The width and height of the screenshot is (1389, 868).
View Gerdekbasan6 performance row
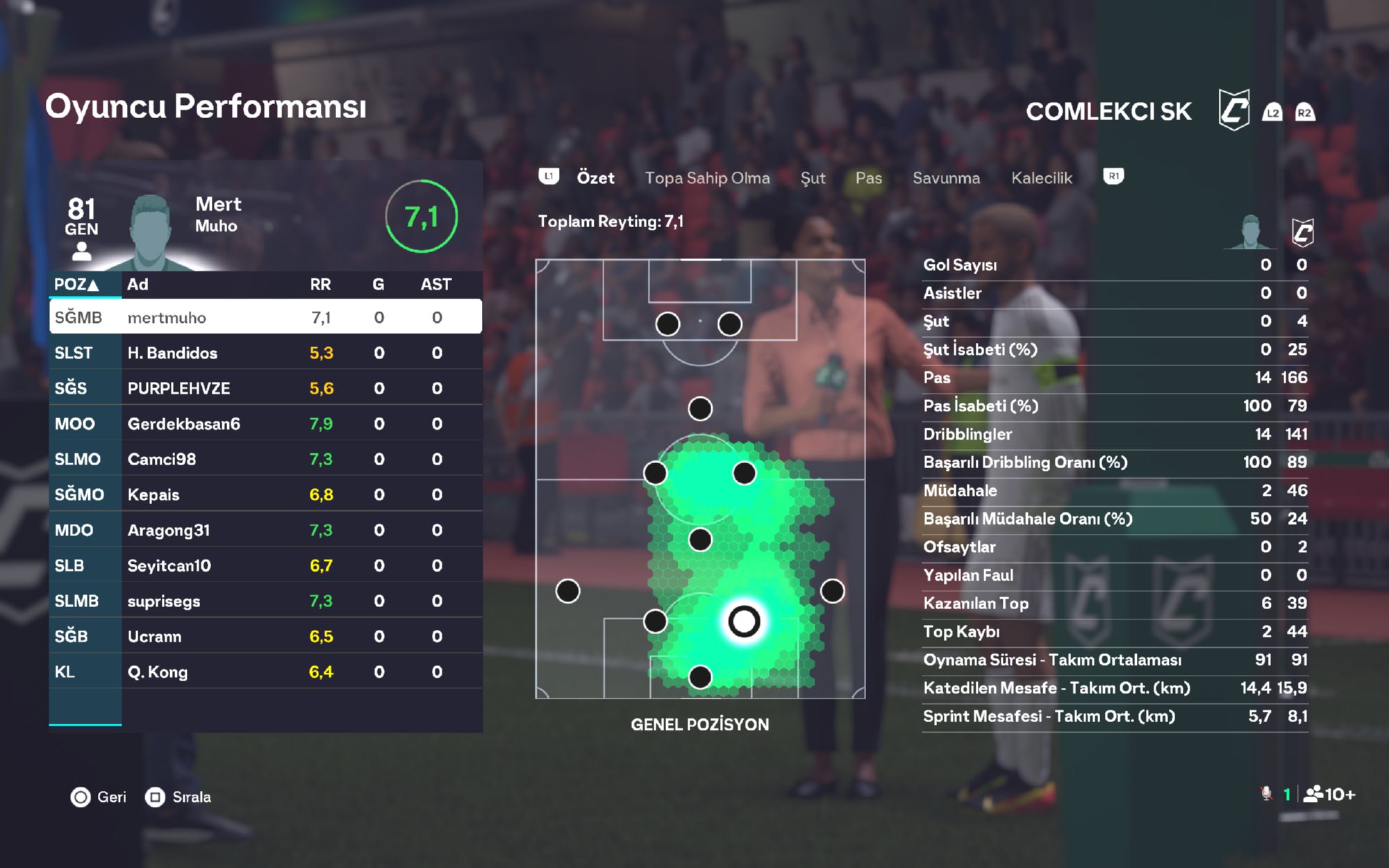265,424
